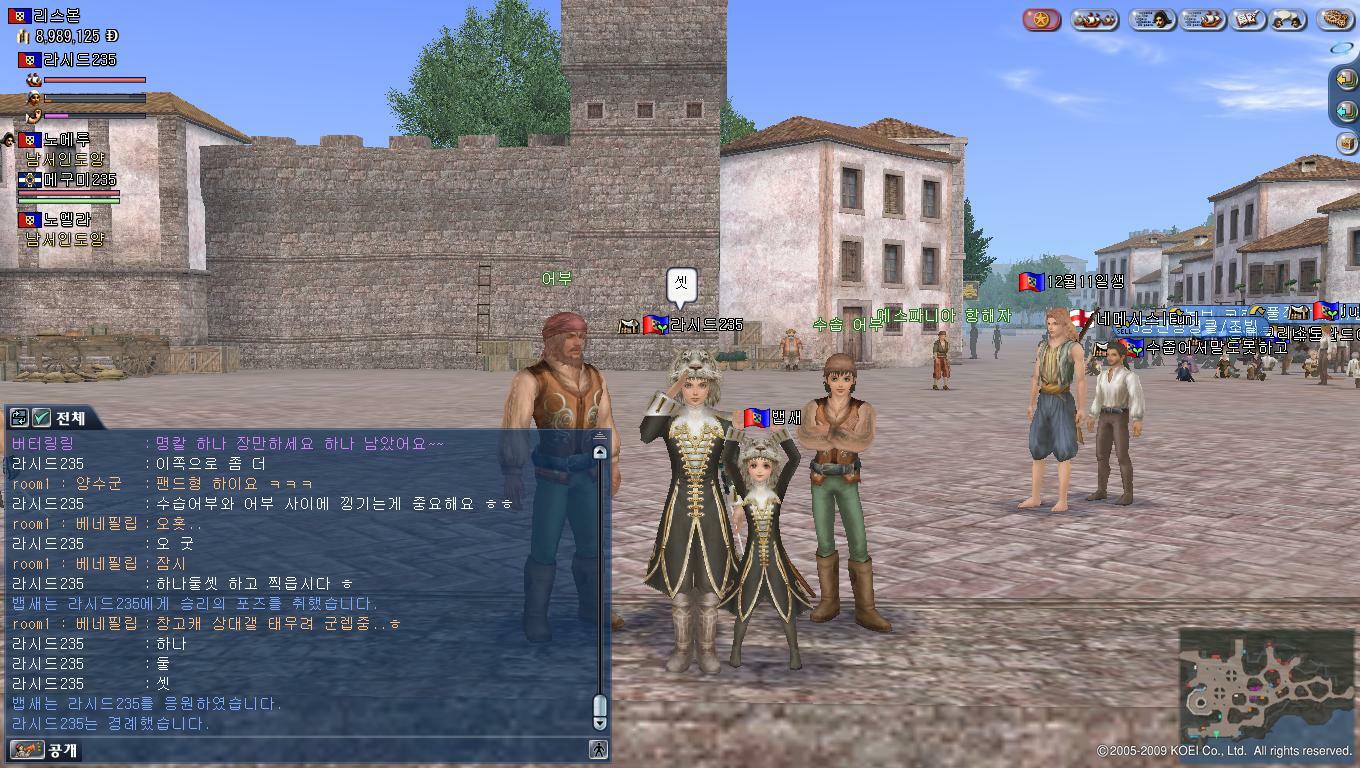Screen dimensions: 1360x768
Task: Click the top round shortcut button on right edge
Action: [1345, 78]
